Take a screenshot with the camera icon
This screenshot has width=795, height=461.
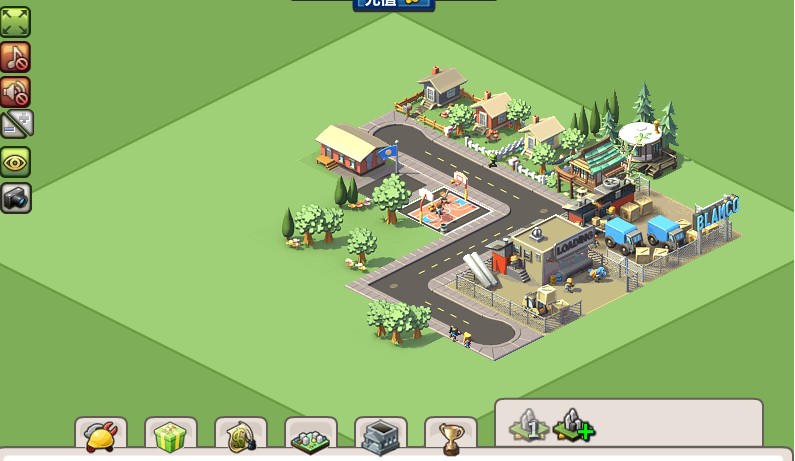click(x=15, y=197)
